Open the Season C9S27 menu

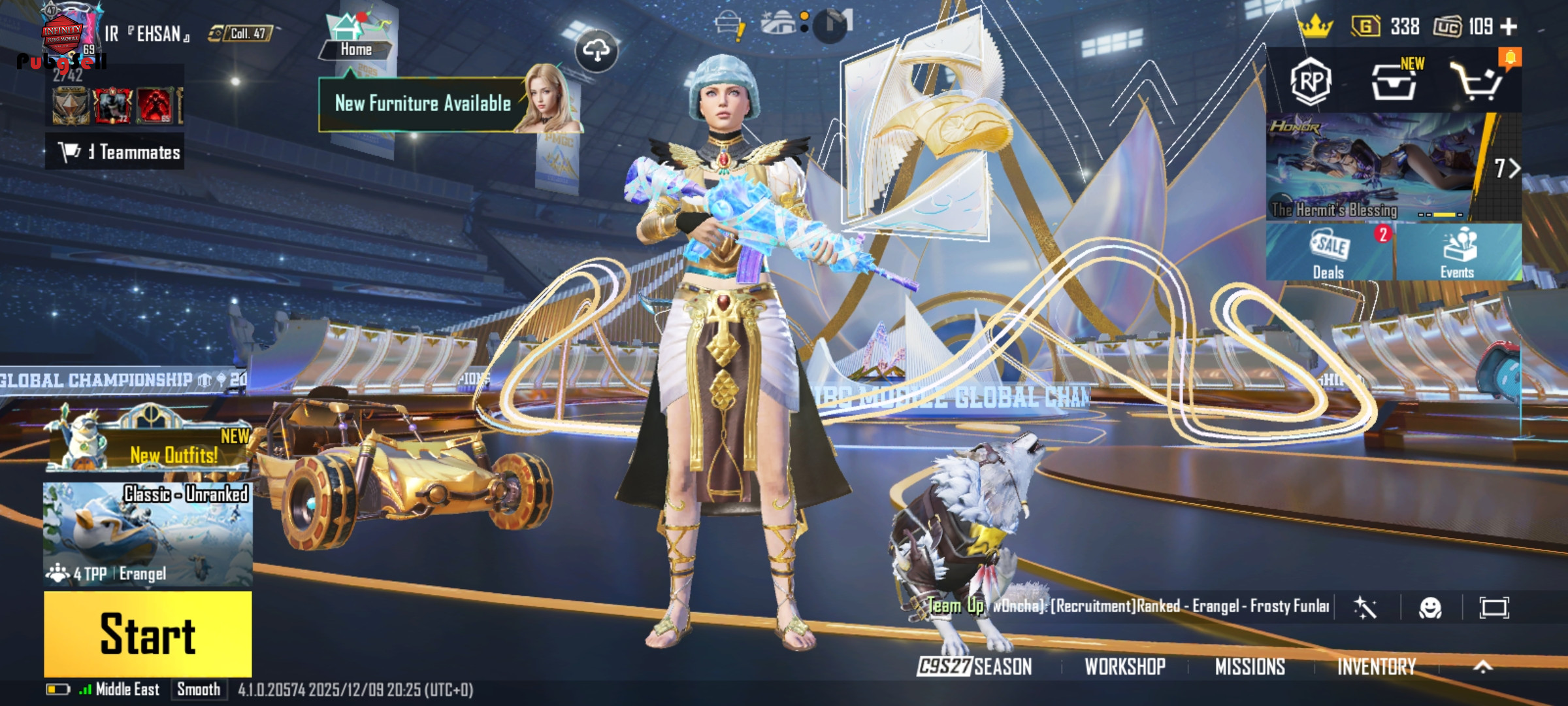pos(975,667)
